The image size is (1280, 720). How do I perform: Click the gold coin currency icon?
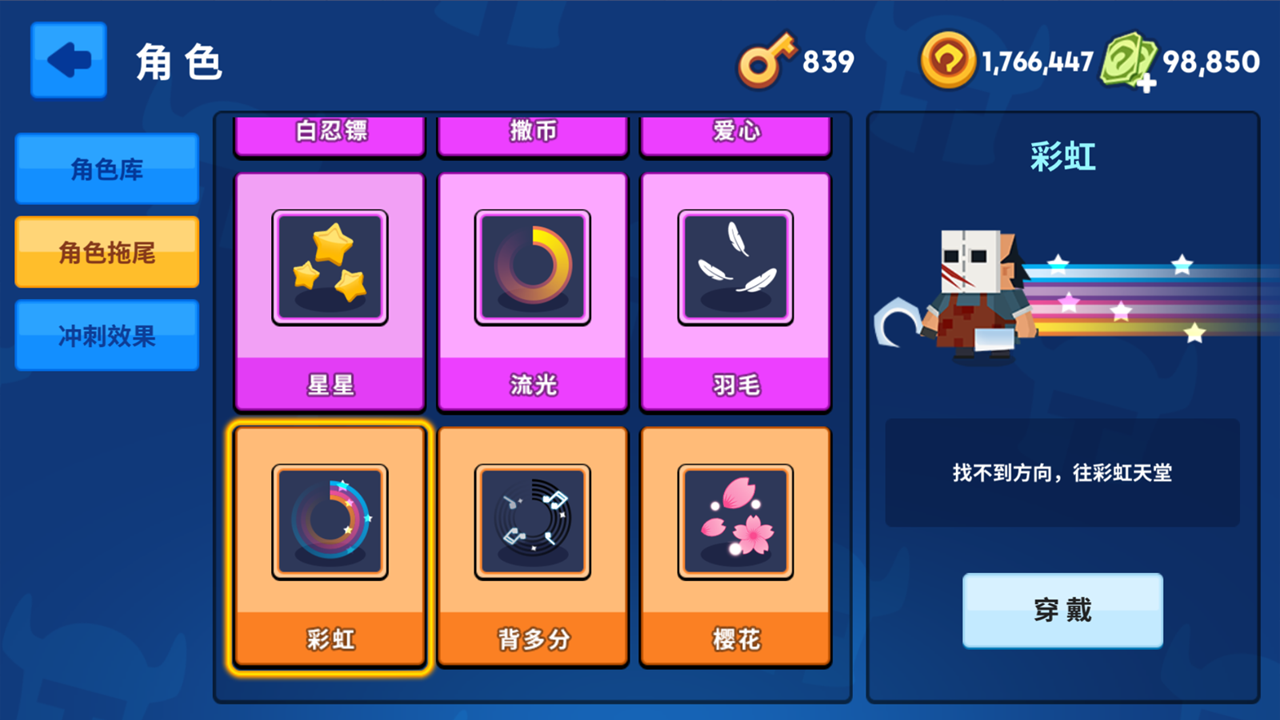click(x=947, y=60)
